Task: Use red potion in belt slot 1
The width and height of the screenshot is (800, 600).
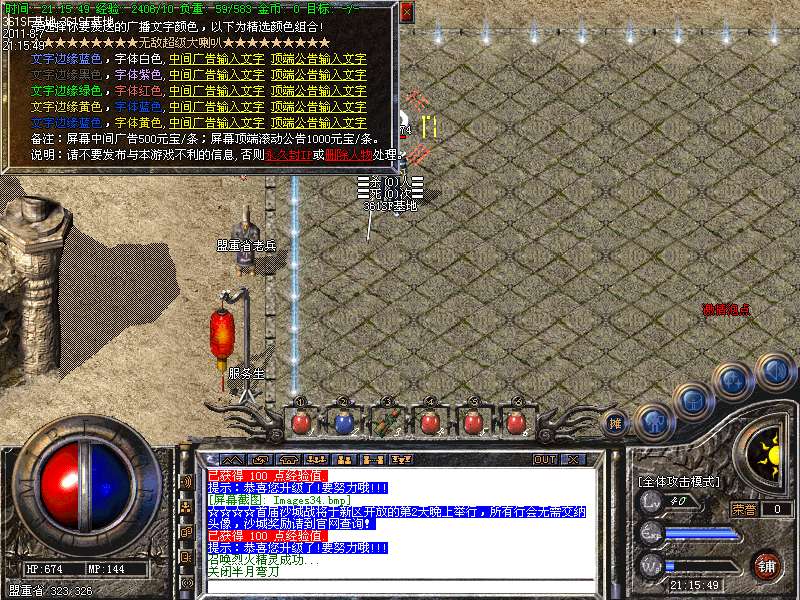Action: [300, 423]
